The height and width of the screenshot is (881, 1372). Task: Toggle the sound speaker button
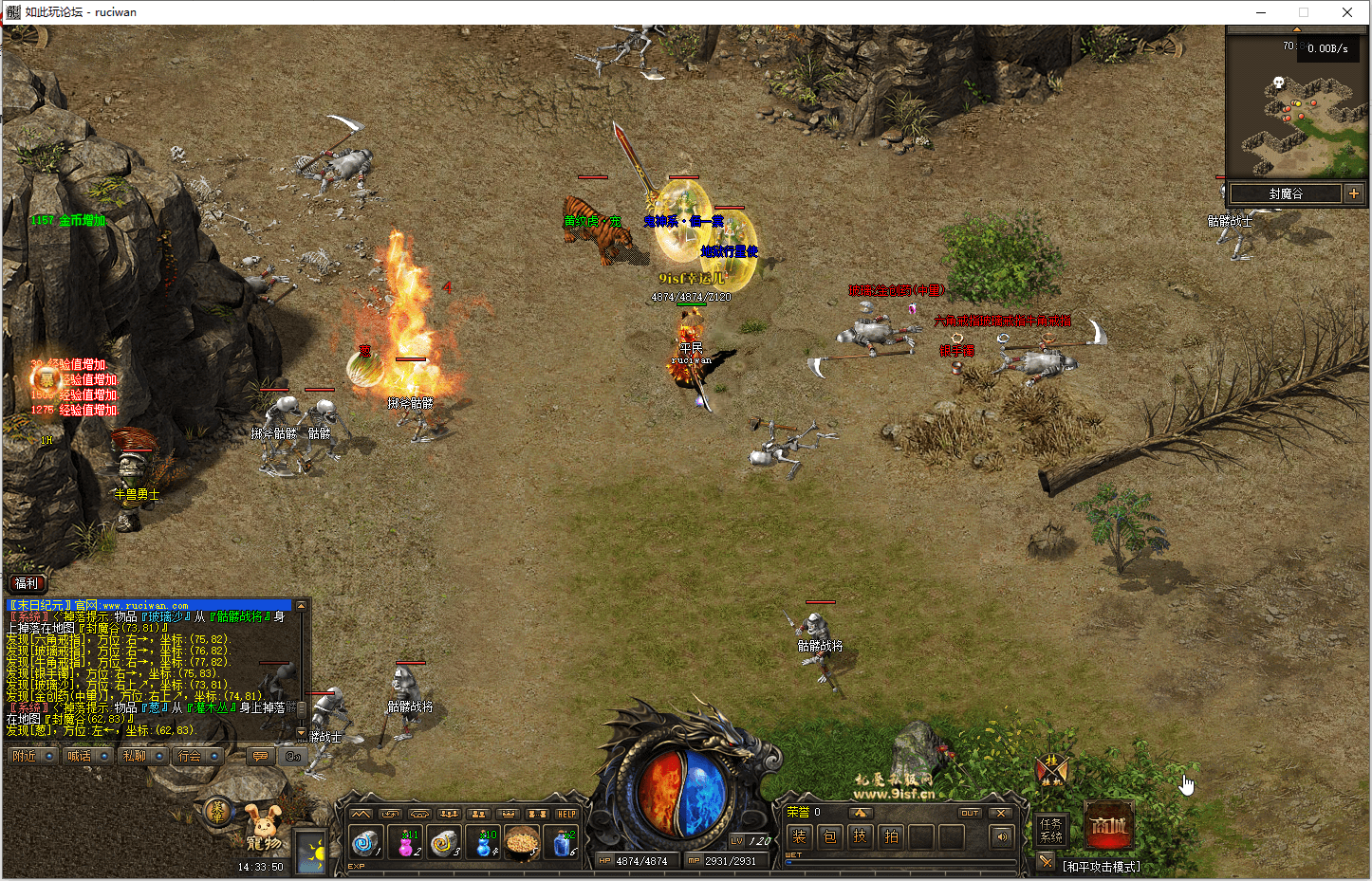coord(1000,836)
